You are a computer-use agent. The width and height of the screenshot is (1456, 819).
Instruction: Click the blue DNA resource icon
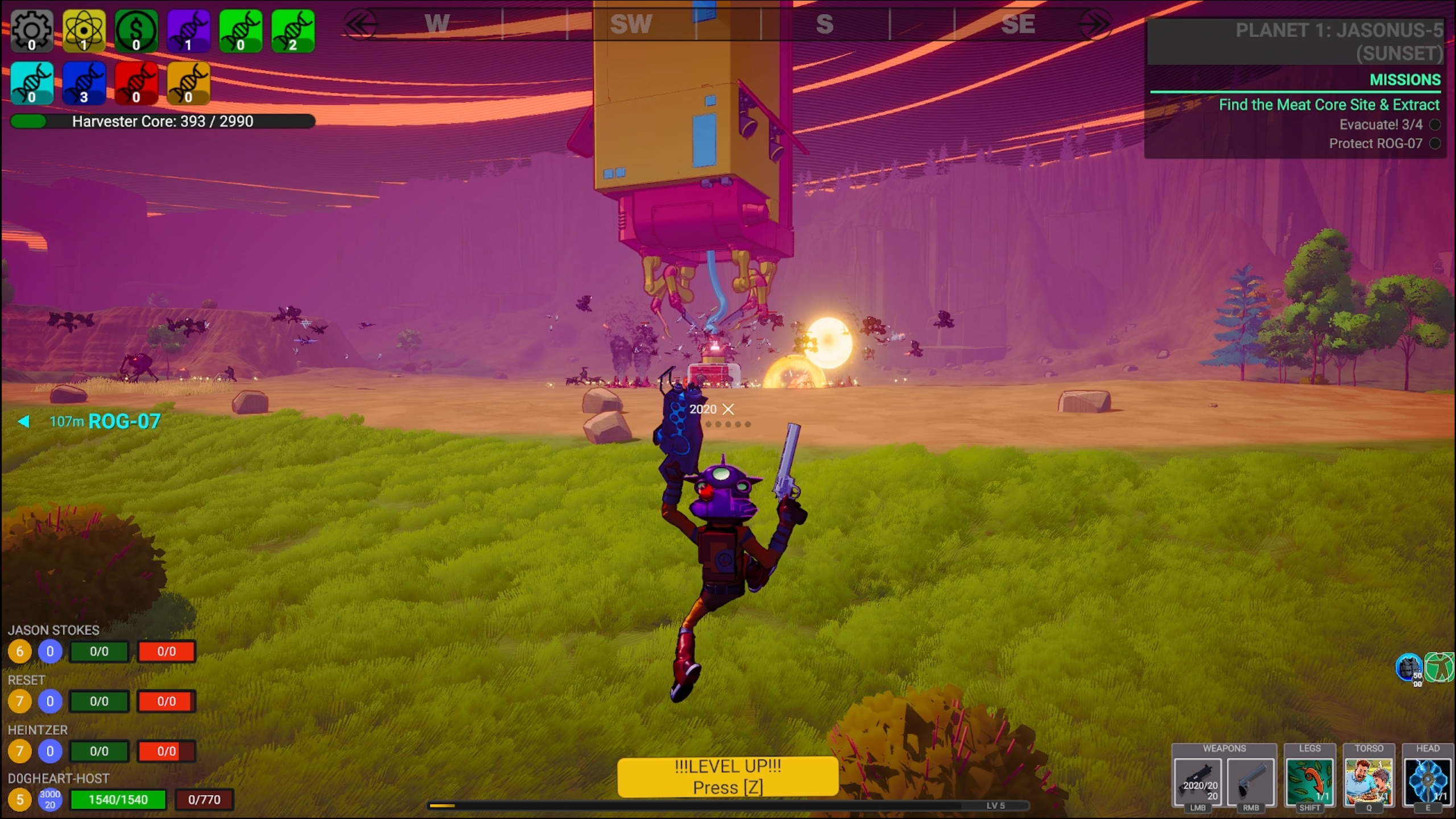click(x=84, y=83)
